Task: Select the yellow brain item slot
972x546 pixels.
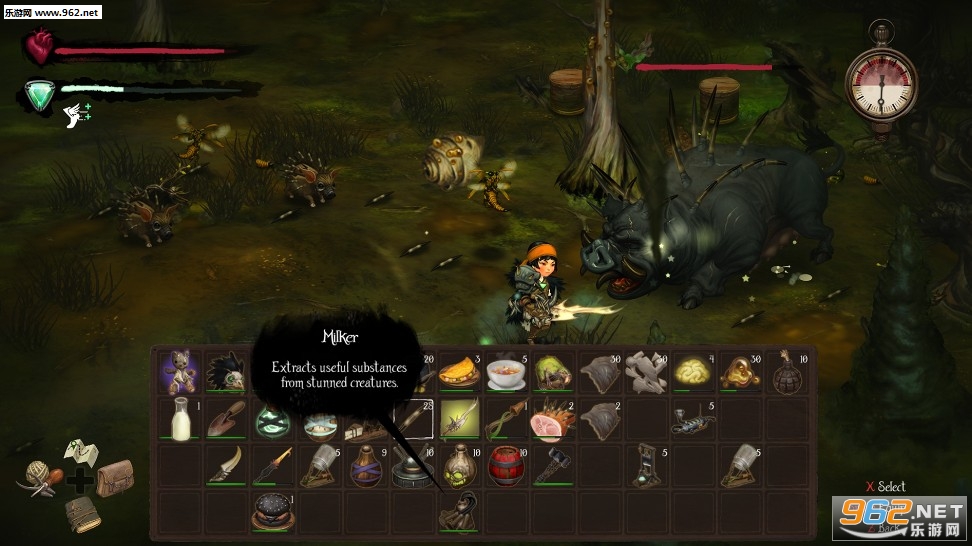Action: tap(693, 372)
